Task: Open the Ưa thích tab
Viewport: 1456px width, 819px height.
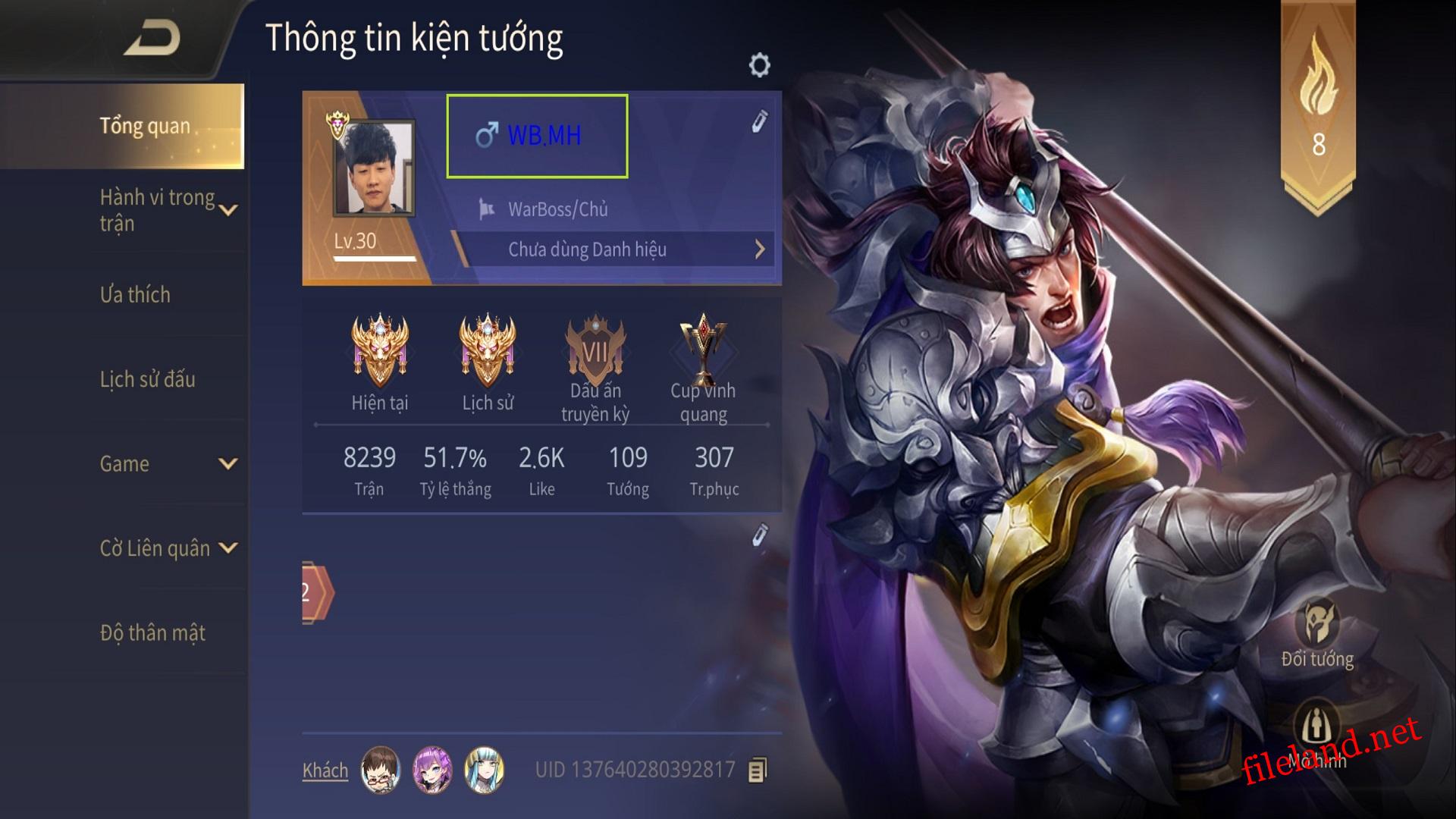Action: [135, 294]
